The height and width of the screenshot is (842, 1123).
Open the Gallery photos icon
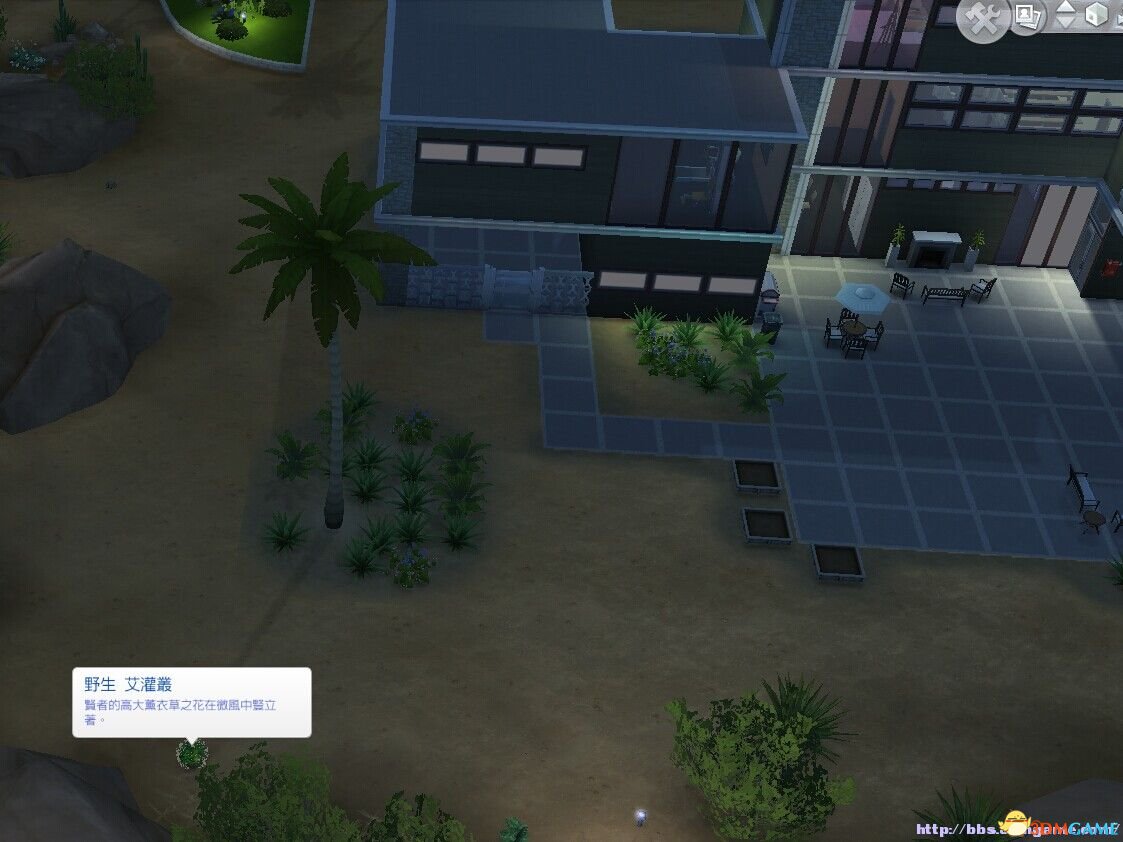coord(1026,15)
